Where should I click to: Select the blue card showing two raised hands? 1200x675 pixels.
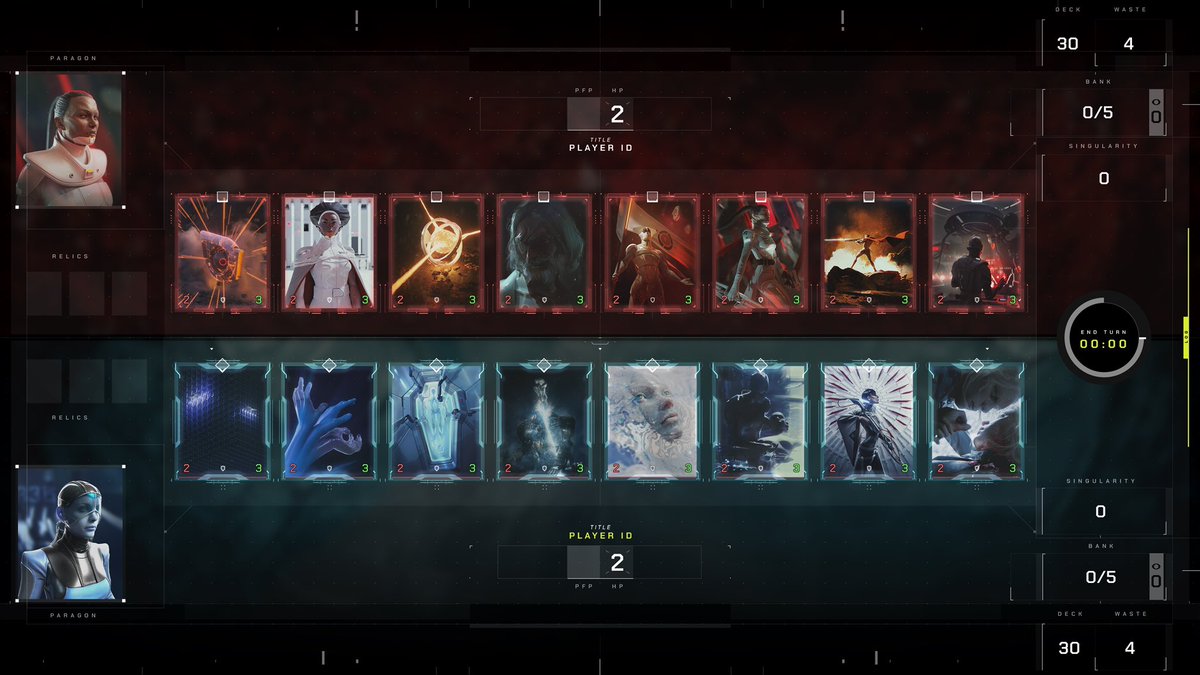[x=329, y=420]
